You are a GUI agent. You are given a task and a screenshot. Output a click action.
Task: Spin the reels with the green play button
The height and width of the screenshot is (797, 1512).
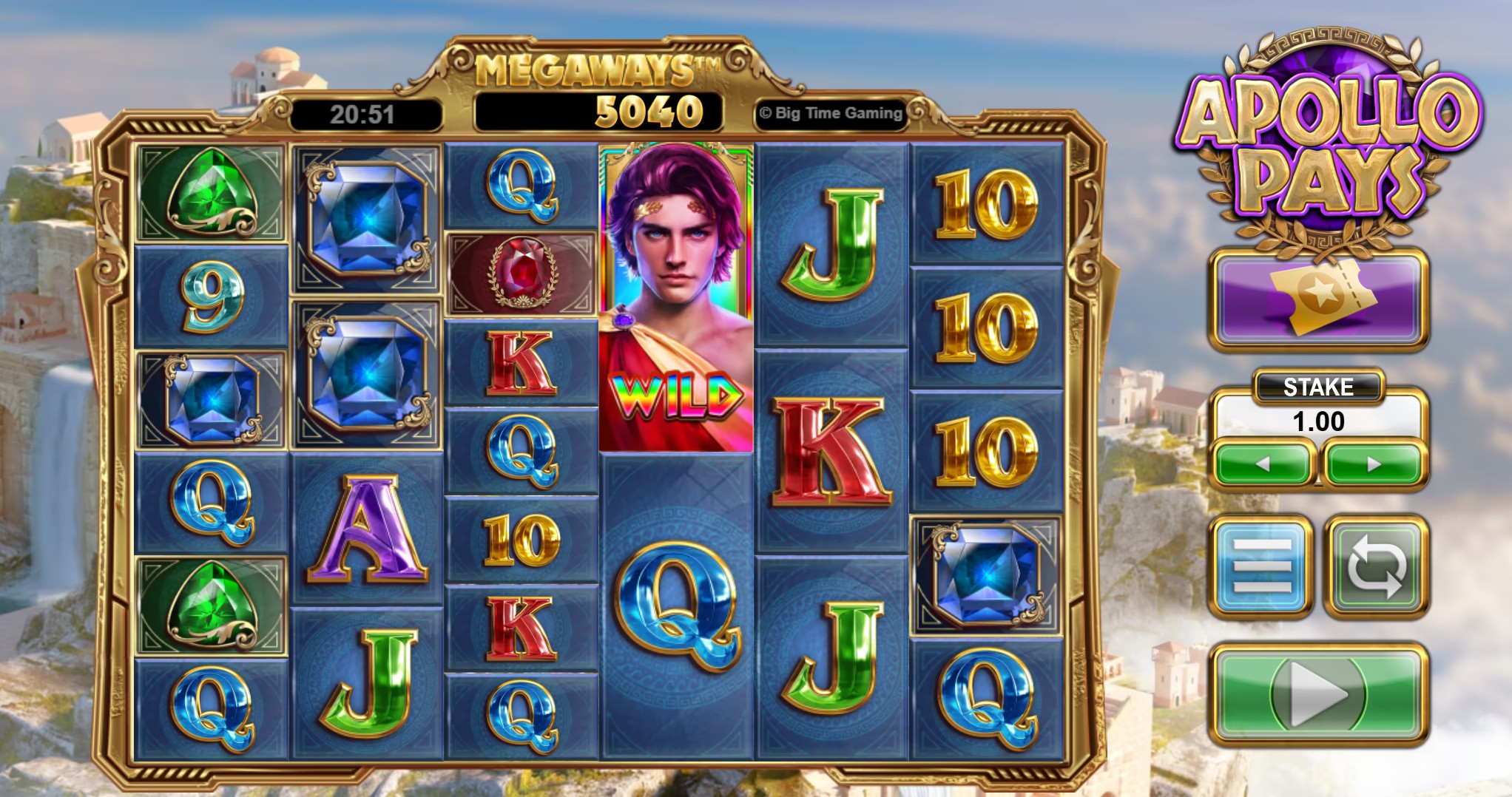(x=1319, y=694)
